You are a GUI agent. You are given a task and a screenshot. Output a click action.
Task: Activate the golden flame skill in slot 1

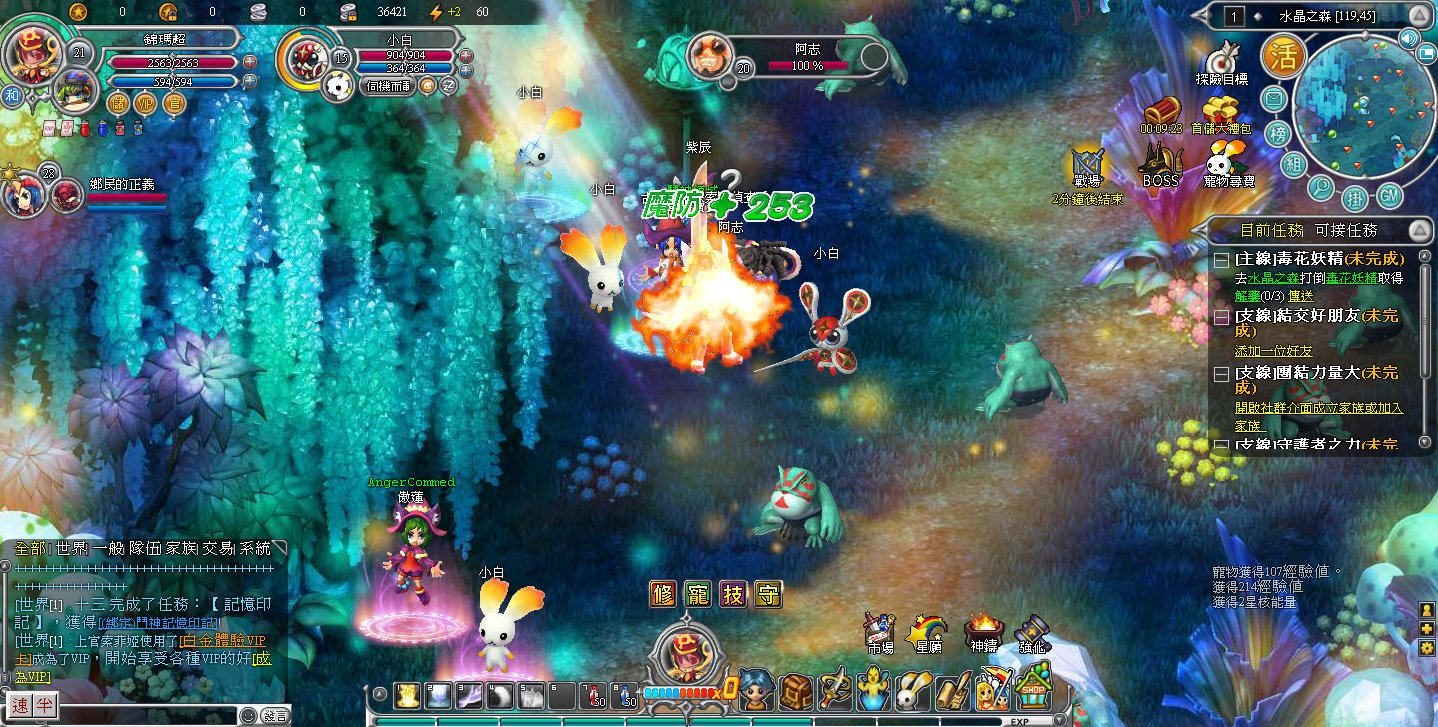(x=407, y=696)
